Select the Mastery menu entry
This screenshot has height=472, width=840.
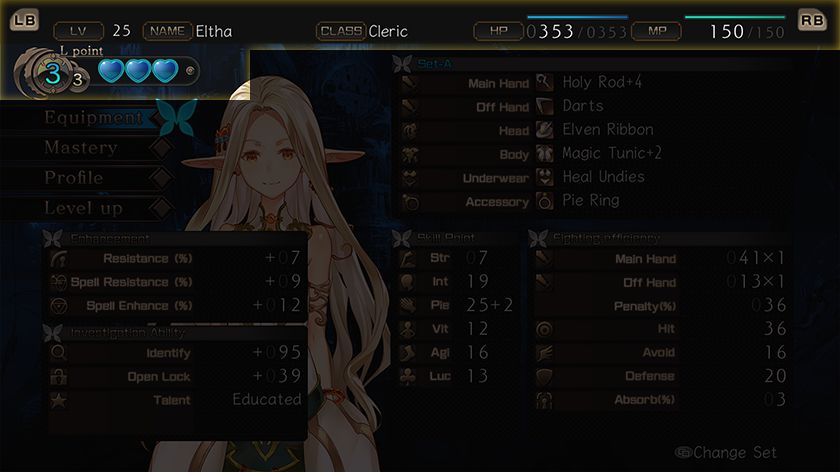click(x=81, y=148)
